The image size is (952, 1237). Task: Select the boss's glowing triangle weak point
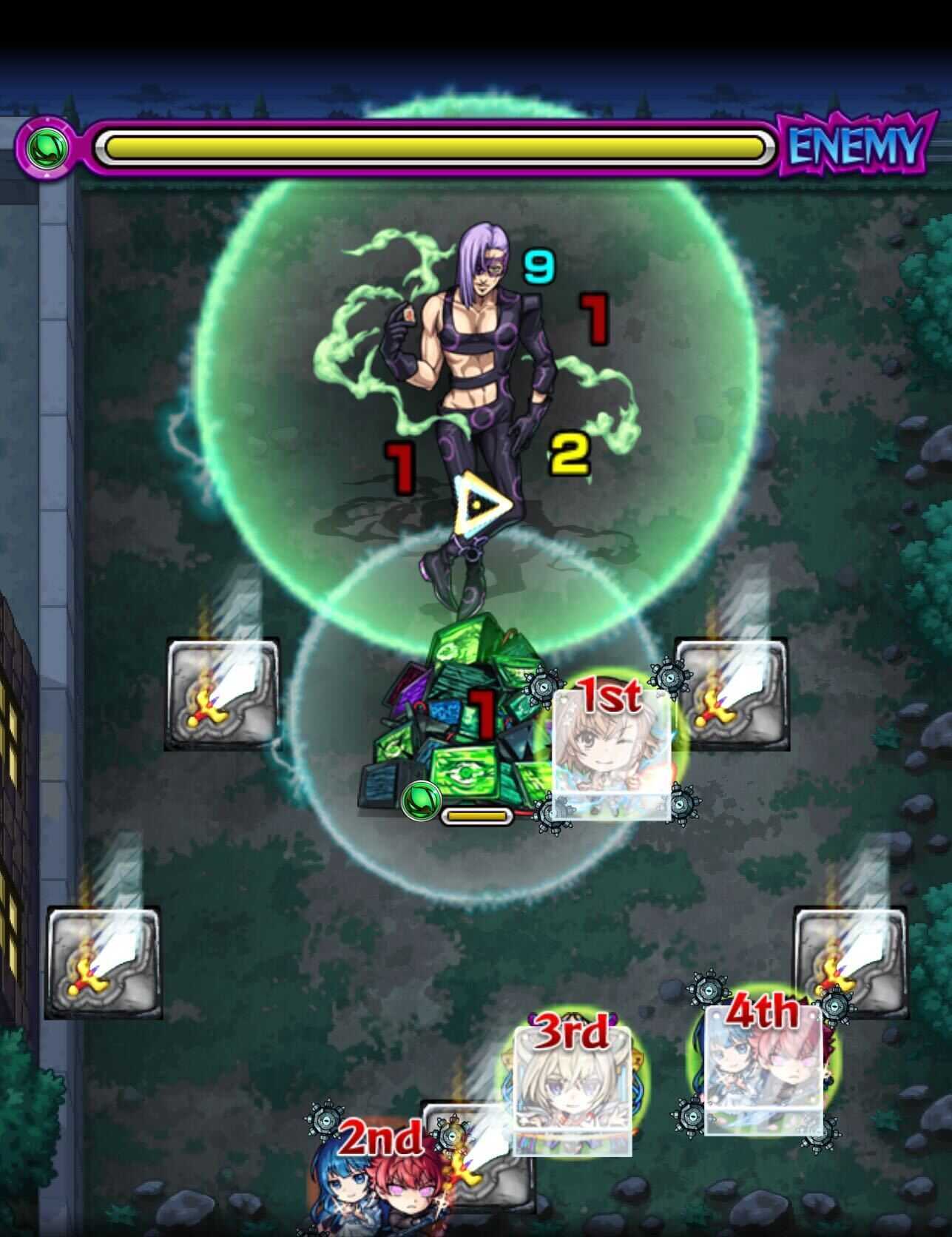pyautogui.click(x=478, y=504)
